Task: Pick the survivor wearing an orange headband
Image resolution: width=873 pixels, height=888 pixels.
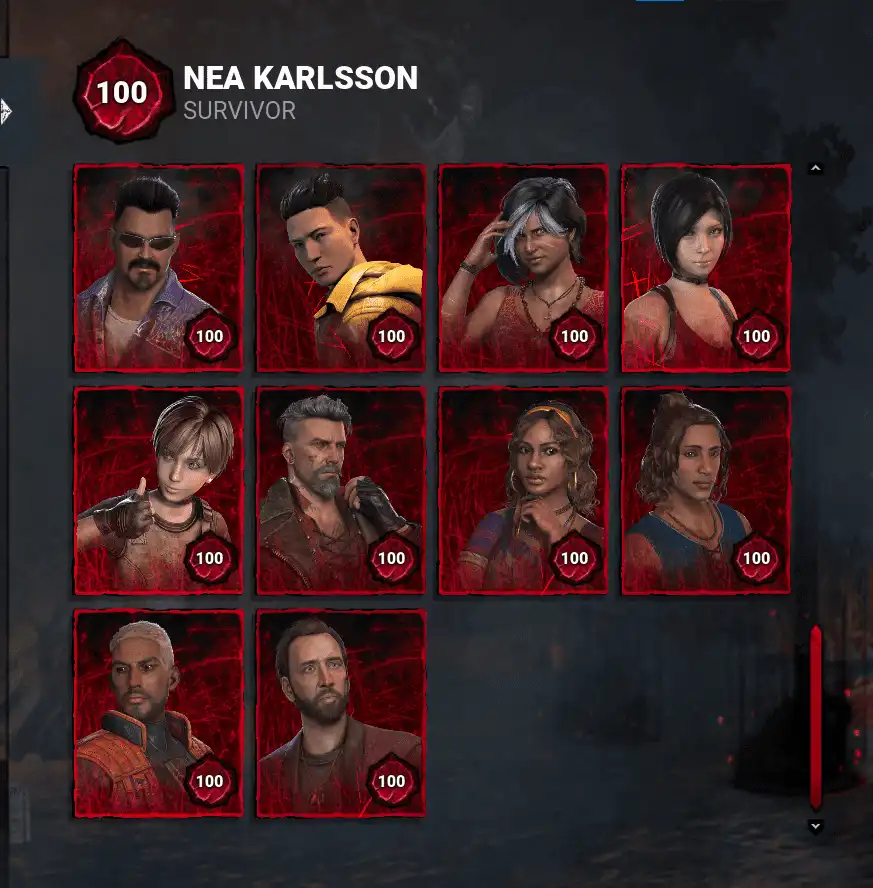Action: pyautogui.click(x=523, y=491)
